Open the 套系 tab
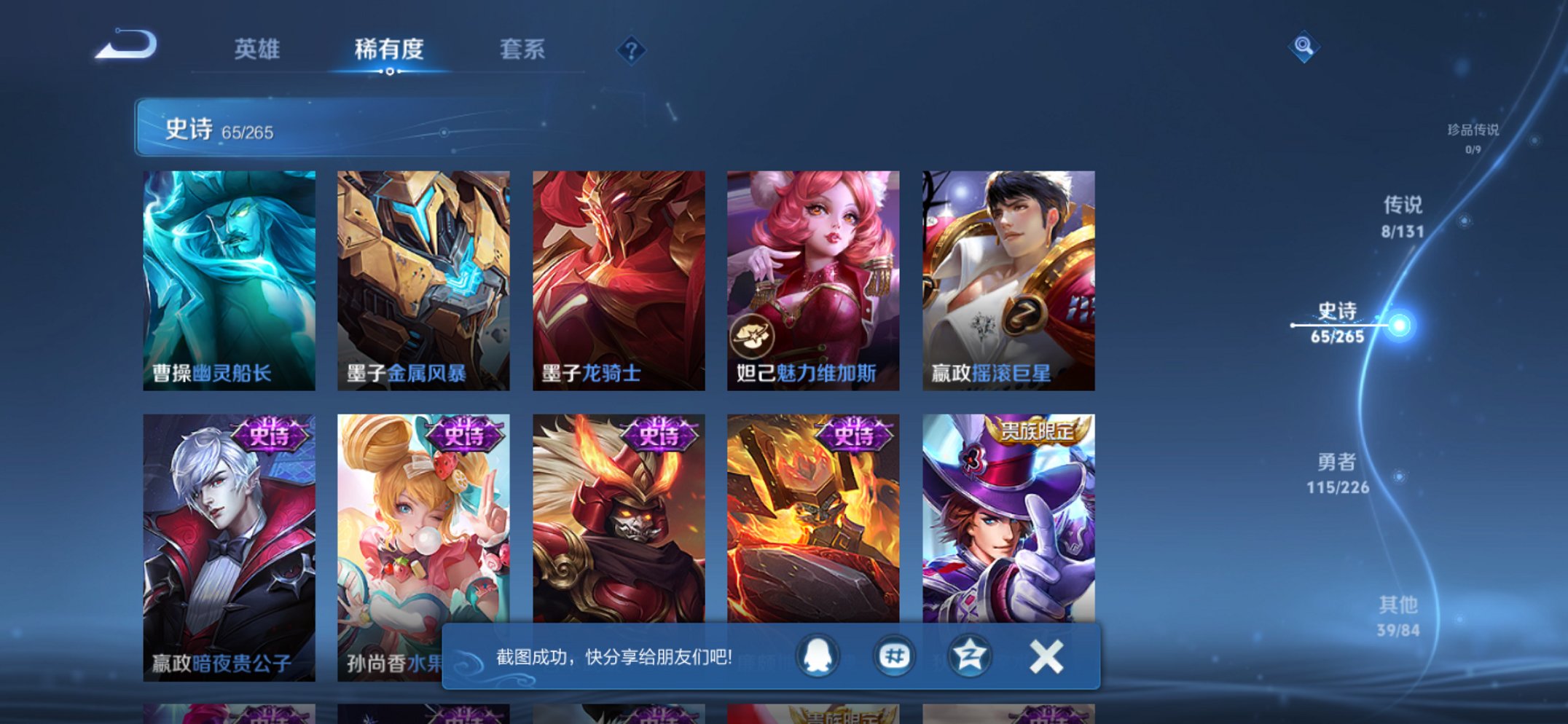Image resolution: width=1568 pixels, height=724 pixels. 522,47
